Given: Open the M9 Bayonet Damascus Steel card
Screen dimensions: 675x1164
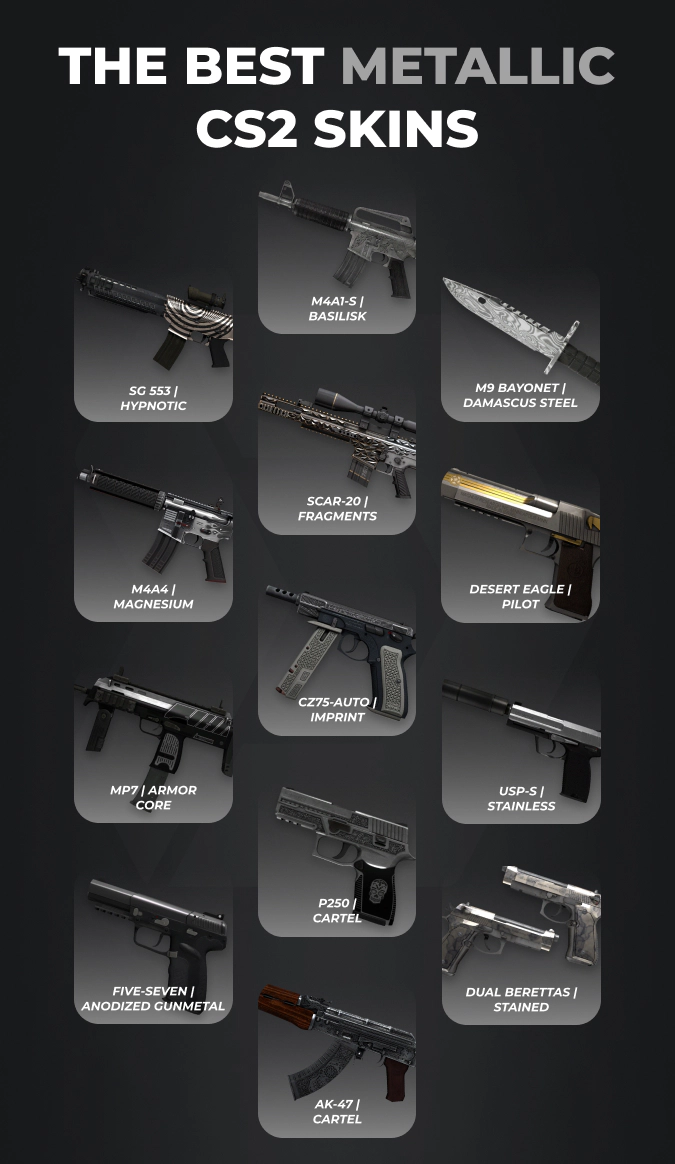Looking at the screenshot, I should pos(521,343).
